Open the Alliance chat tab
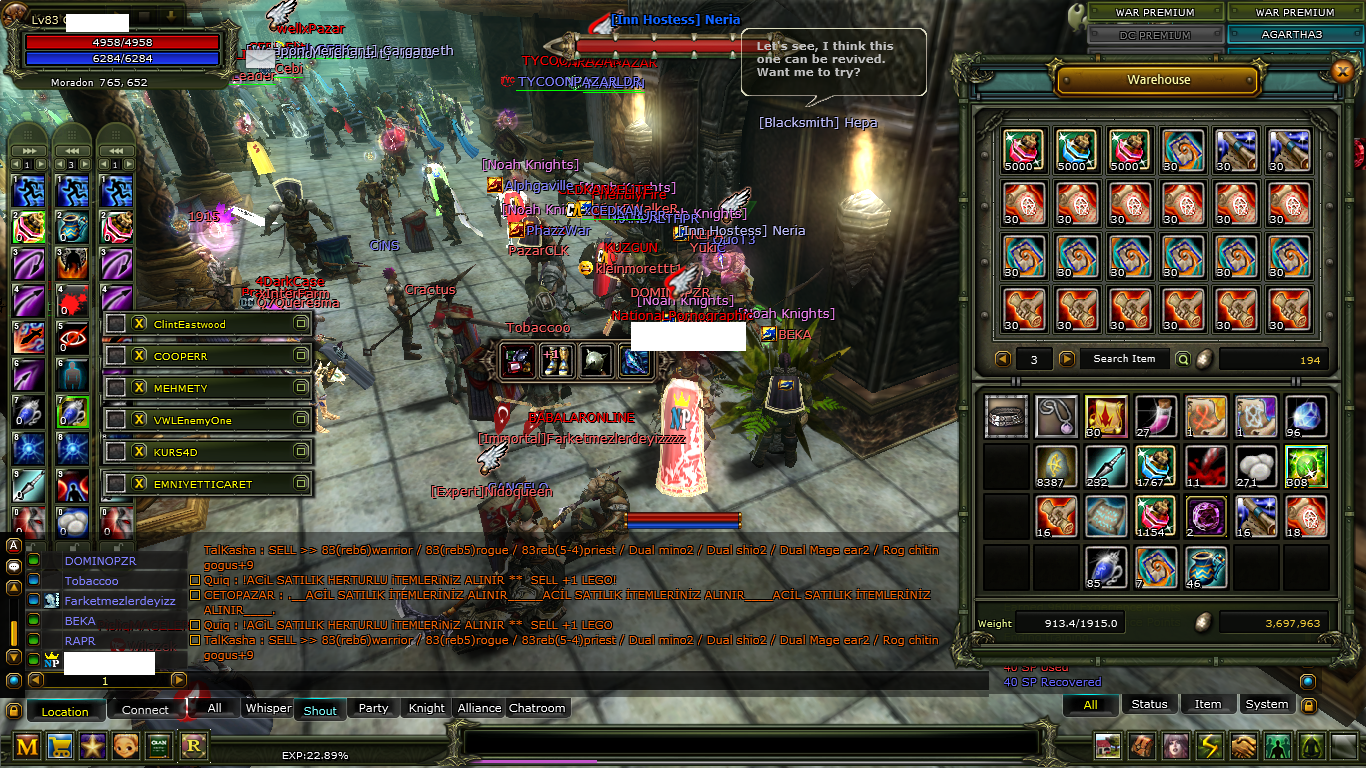Screen dimensions: 1366x768 479,708
